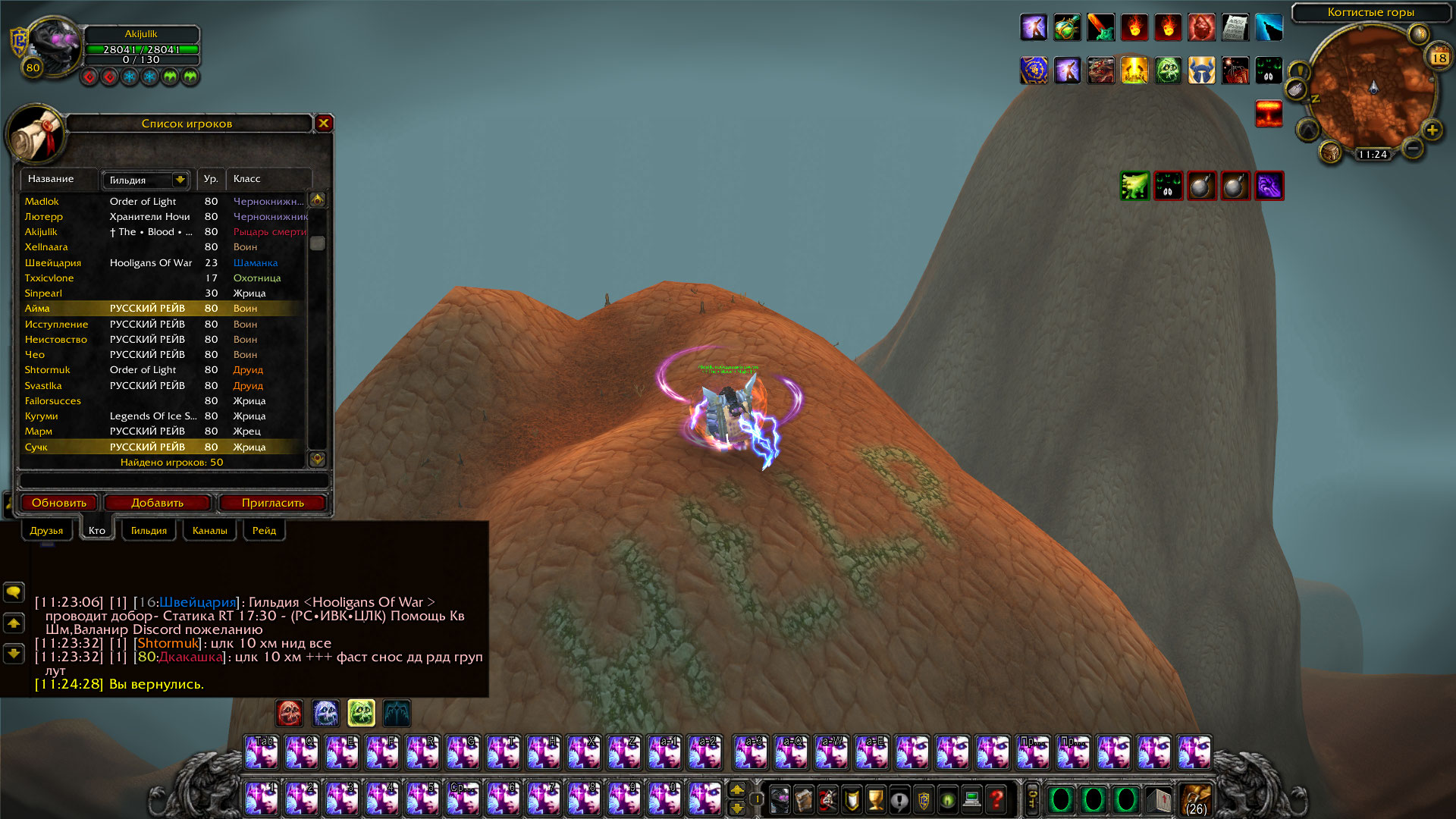This screenshot has width=1456, height=819.
Task: Switch to the Друзья tab
Action: click(x=46, y=530)
